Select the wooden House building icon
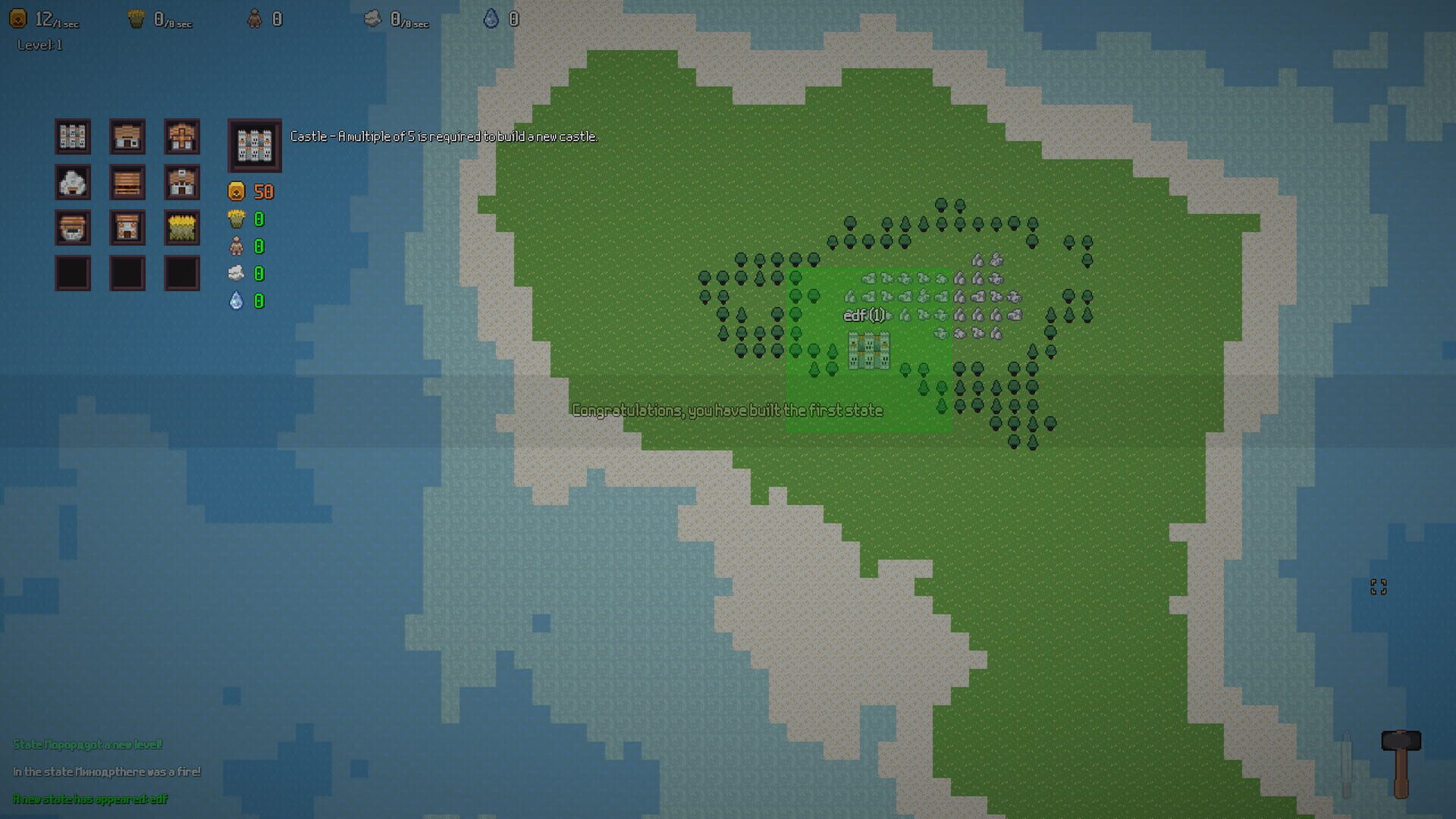 (127, 136)
